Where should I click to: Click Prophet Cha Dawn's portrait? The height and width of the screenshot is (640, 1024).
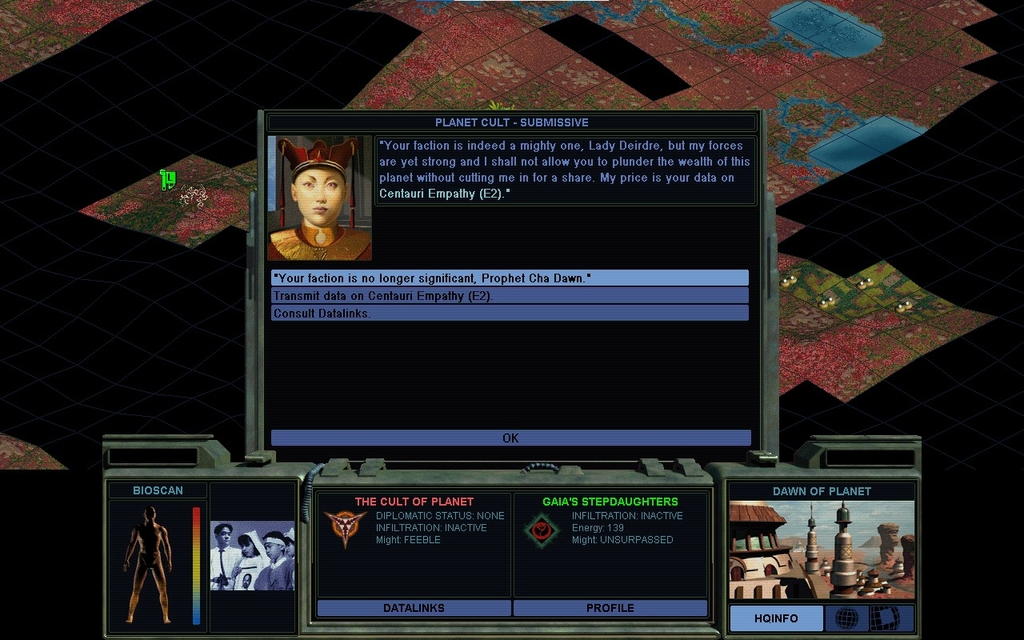tap(319, 198)
